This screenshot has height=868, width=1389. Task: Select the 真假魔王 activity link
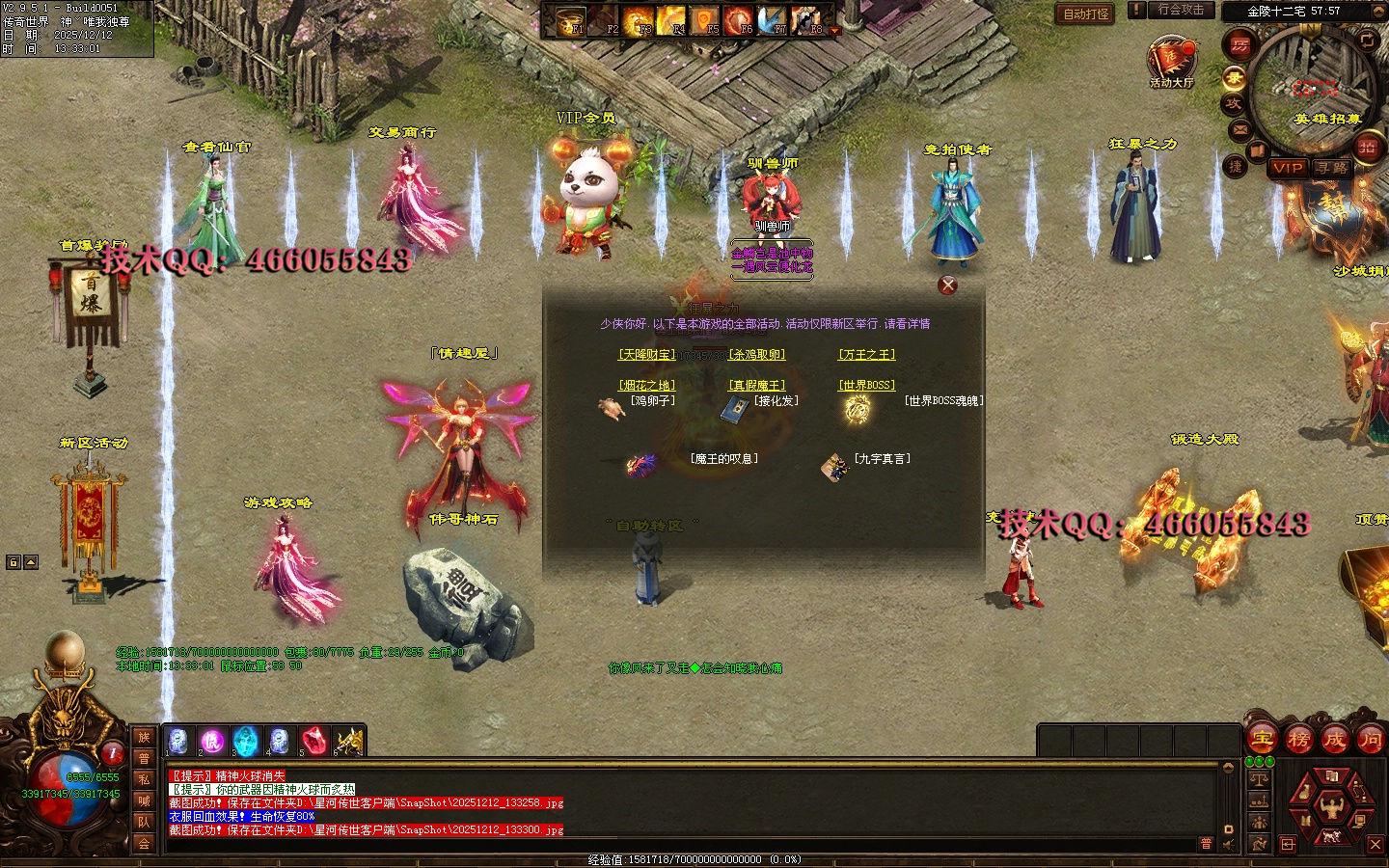click(x=757, y=385)
